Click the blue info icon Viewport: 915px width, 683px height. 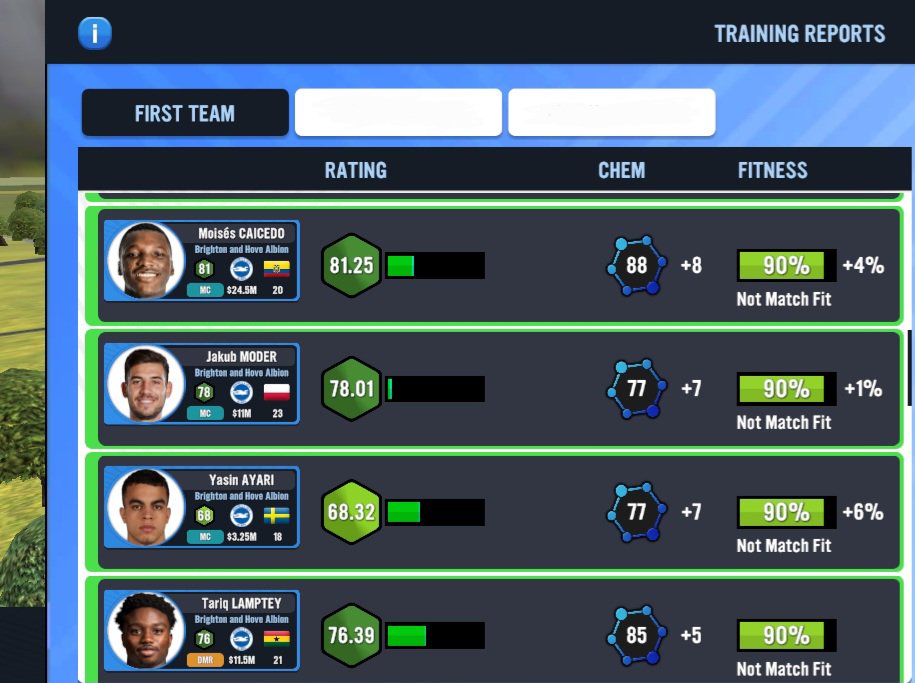[95, 33]
